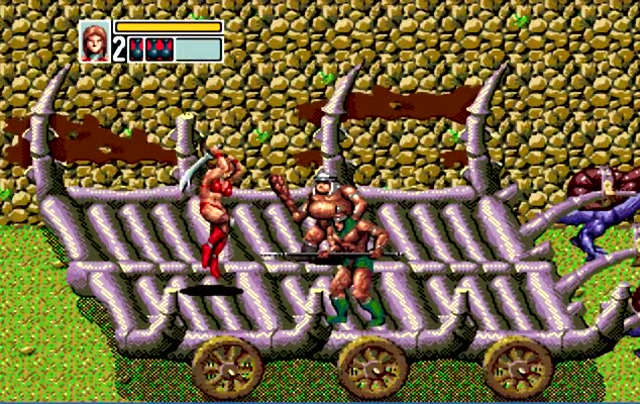Screen dimensions: 640x404
Task: Select the magic potion icons in the HUD
Action: pyautogui.click(x=150, y=50)
